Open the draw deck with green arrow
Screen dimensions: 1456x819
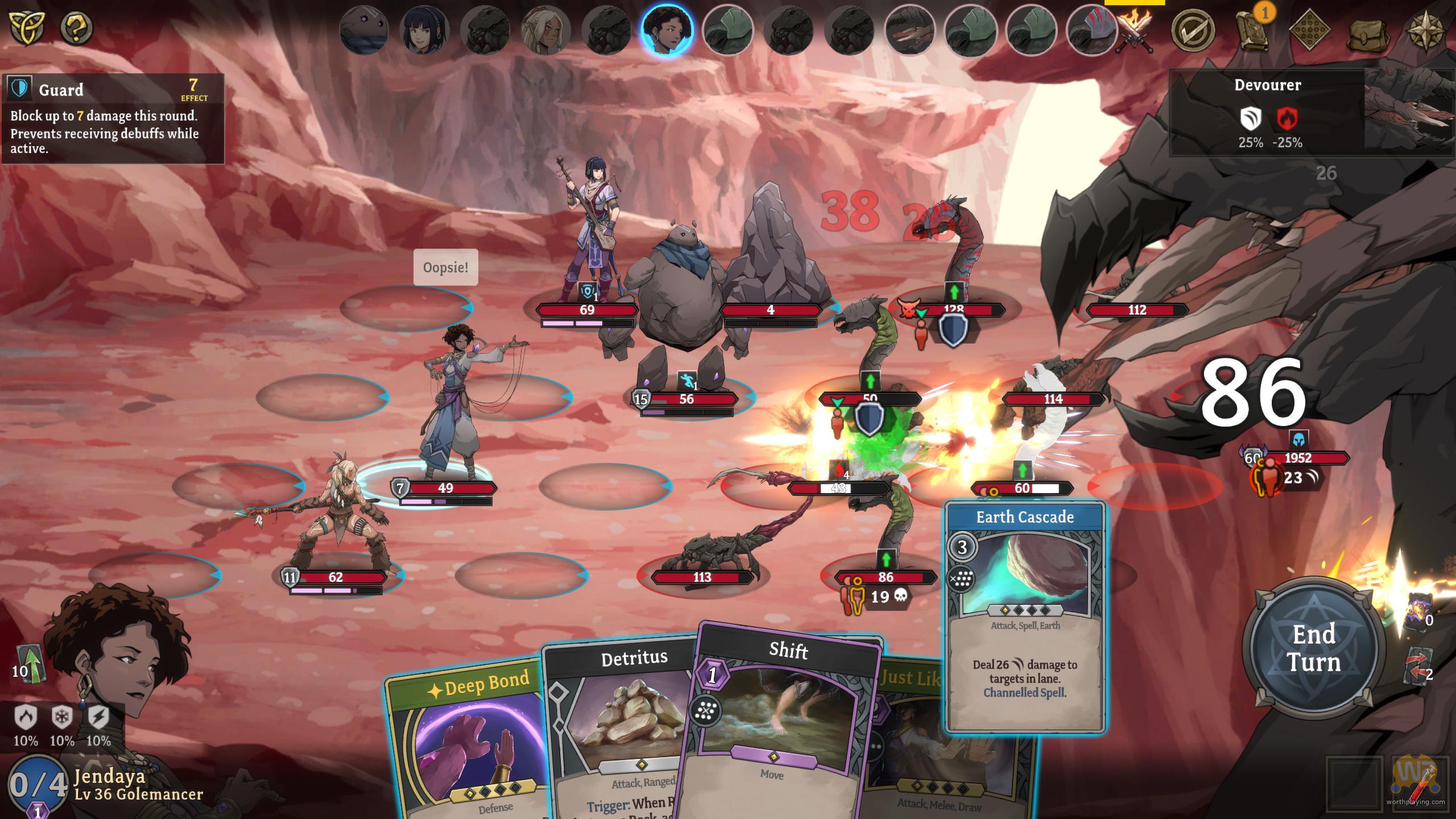30,664
